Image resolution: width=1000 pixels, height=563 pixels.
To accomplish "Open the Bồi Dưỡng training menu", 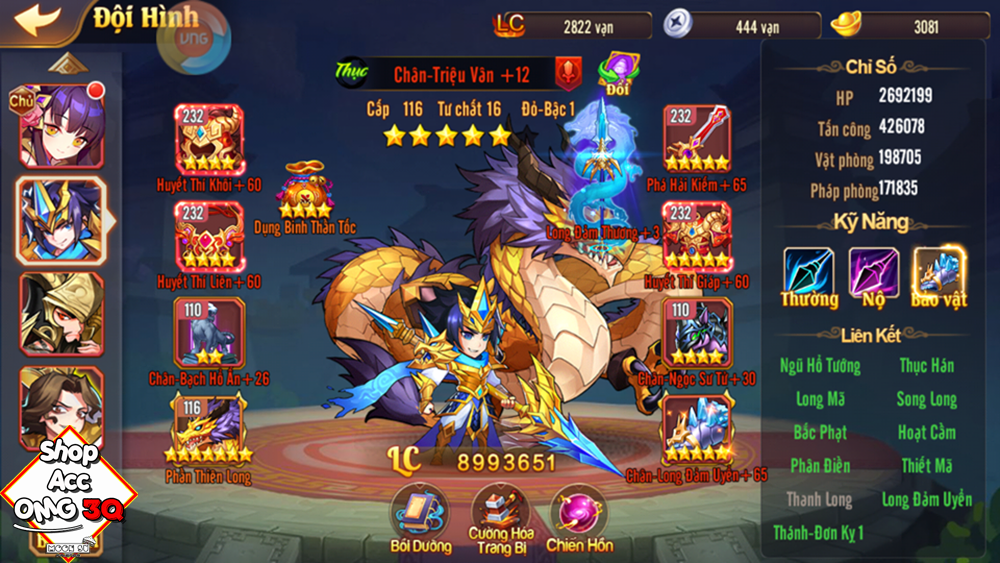I will pyautogui.click(x=419, y=512).
